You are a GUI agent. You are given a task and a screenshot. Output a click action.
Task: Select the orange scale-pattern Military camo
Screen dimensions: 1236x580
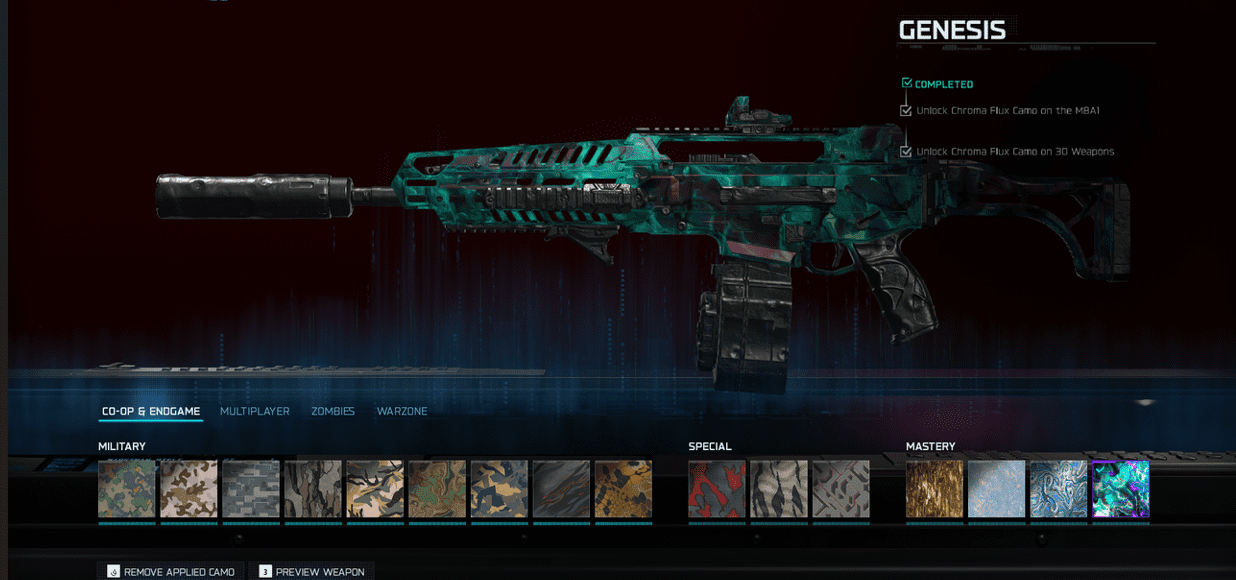pos(622,489)
